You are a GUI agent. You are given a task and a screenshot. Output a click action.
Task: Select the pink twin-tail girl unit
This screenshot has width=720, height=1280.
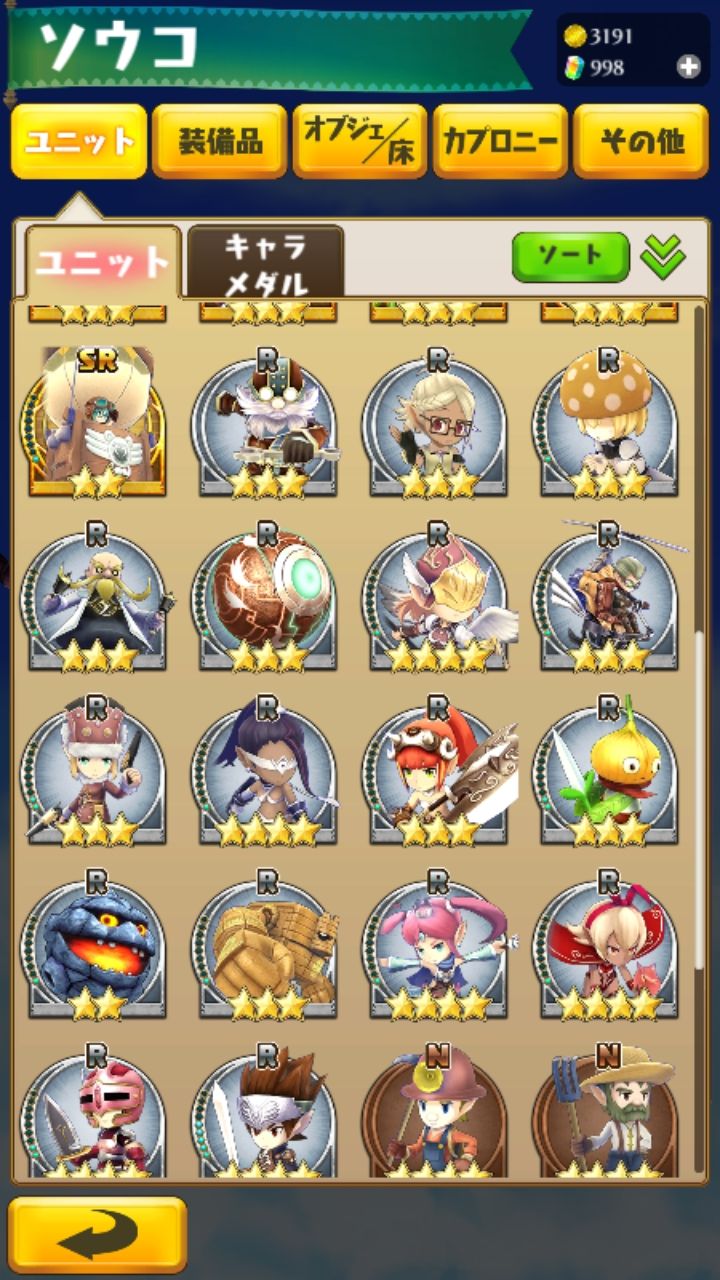[438, 945]
